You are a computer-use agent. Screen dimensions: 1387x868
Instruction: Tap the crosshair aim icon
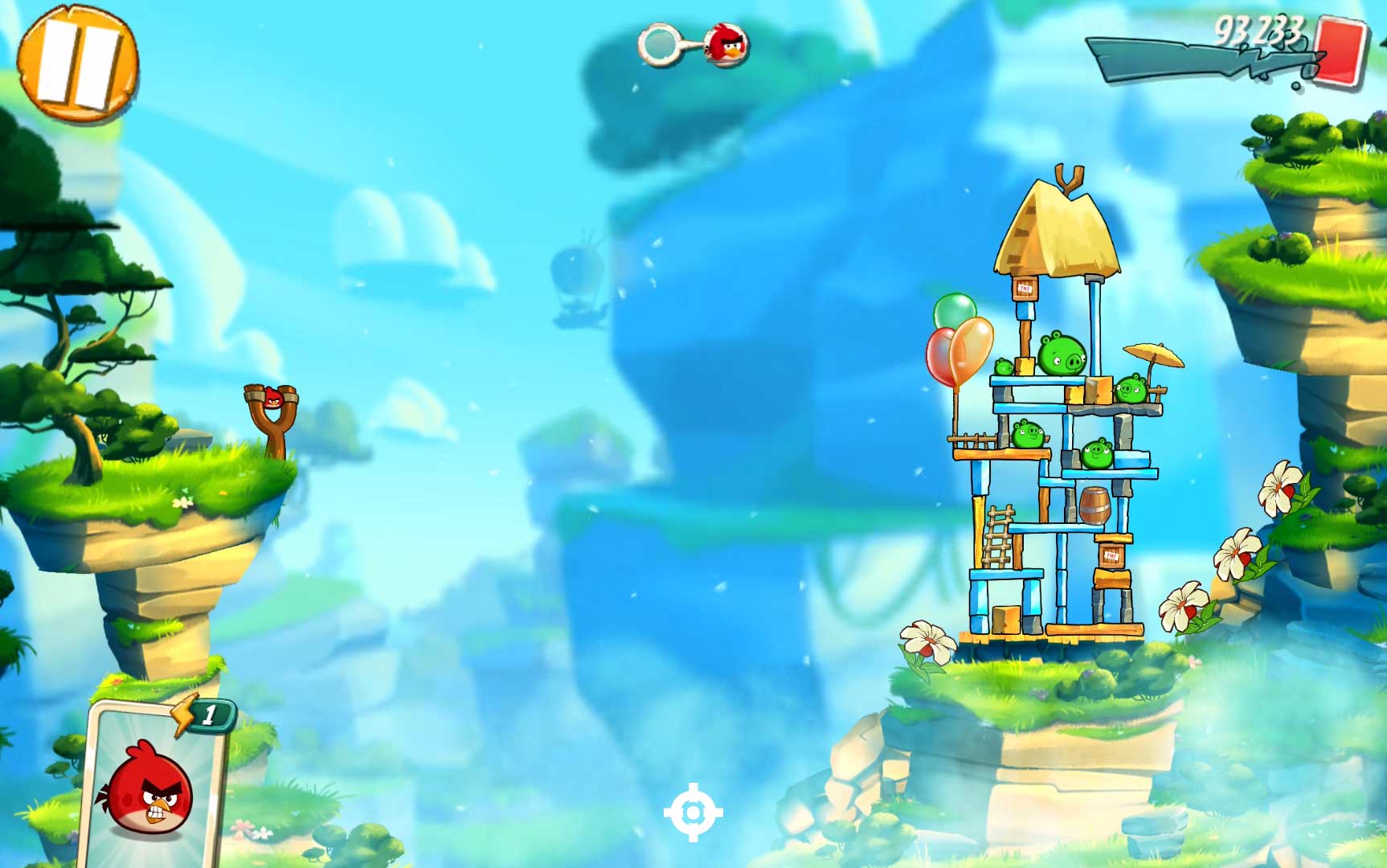tap(693, 813)
